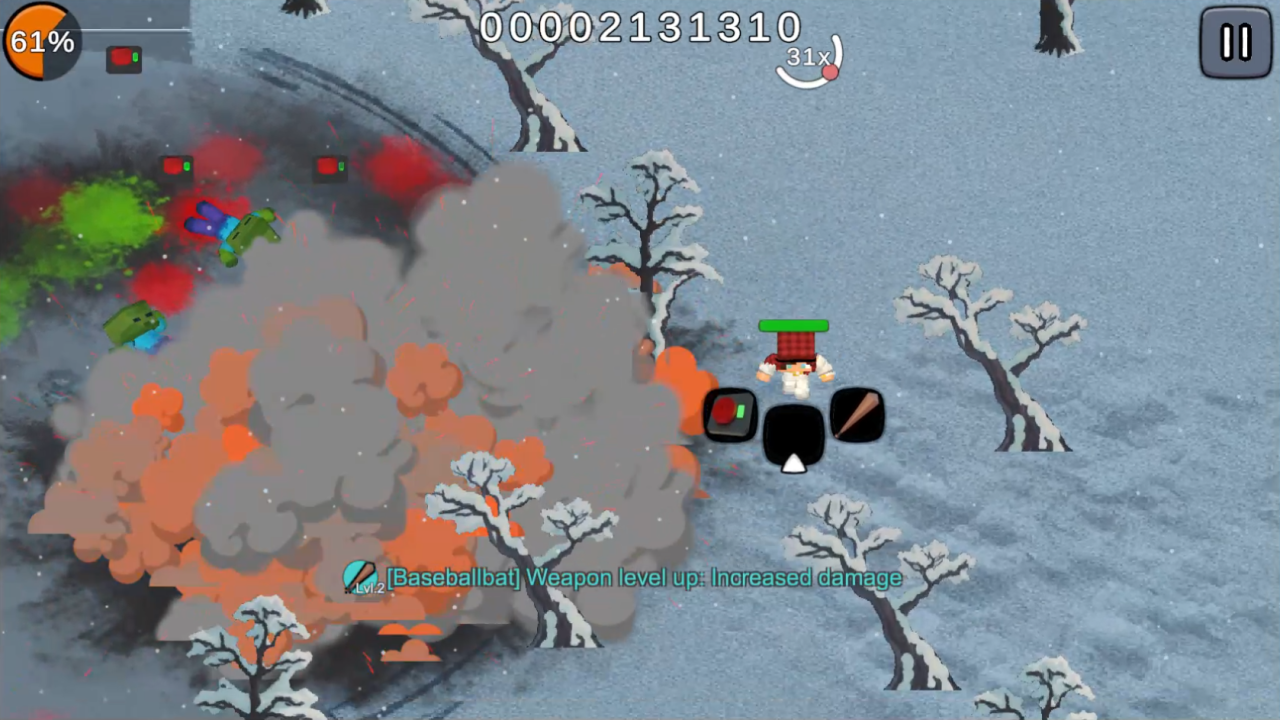The image size is (1280, 720).
Task: Click the rightmost red button pickup in the smoke
Action: coord(330,166)
